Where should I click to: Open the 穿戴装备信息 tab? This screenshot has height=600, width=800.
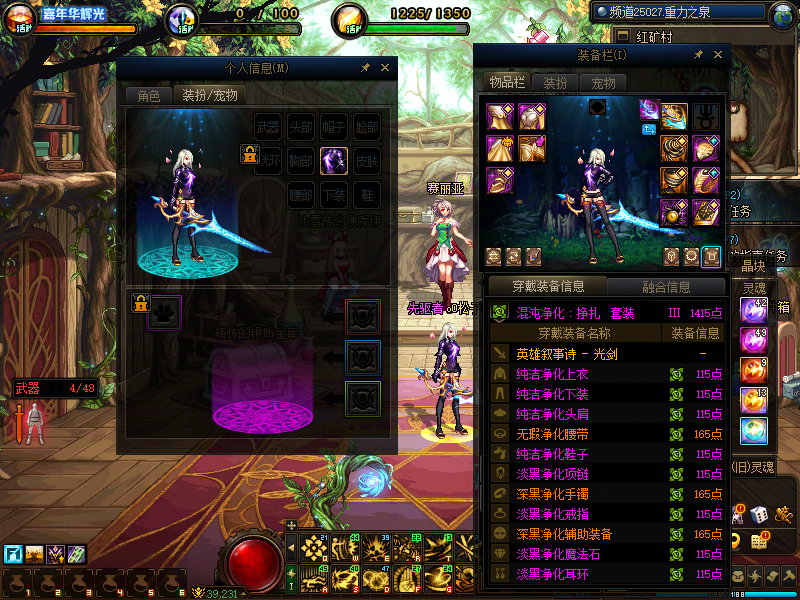pos(548,287)
